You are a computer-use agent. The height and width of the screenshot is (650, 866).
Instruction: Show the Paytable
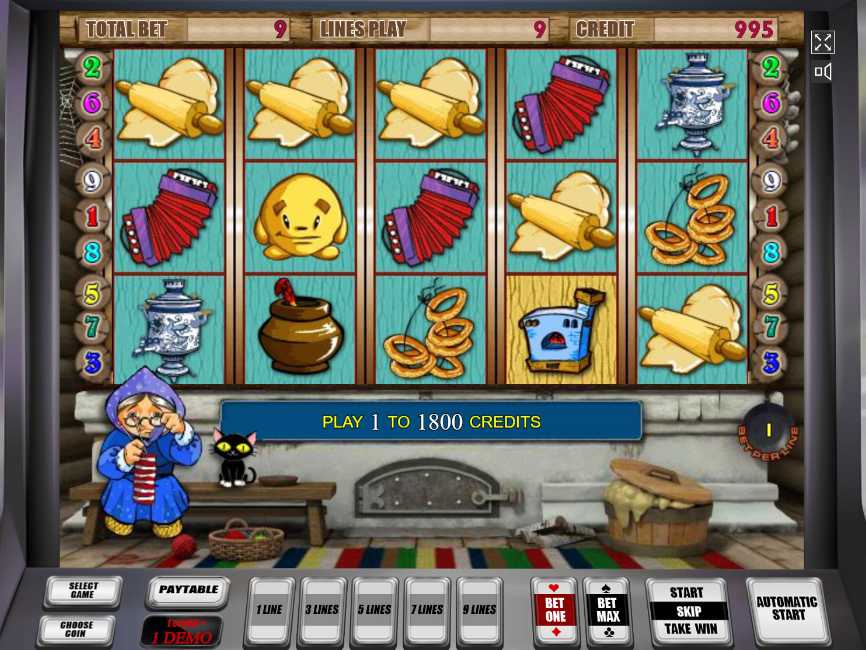[x=188, y=590]
